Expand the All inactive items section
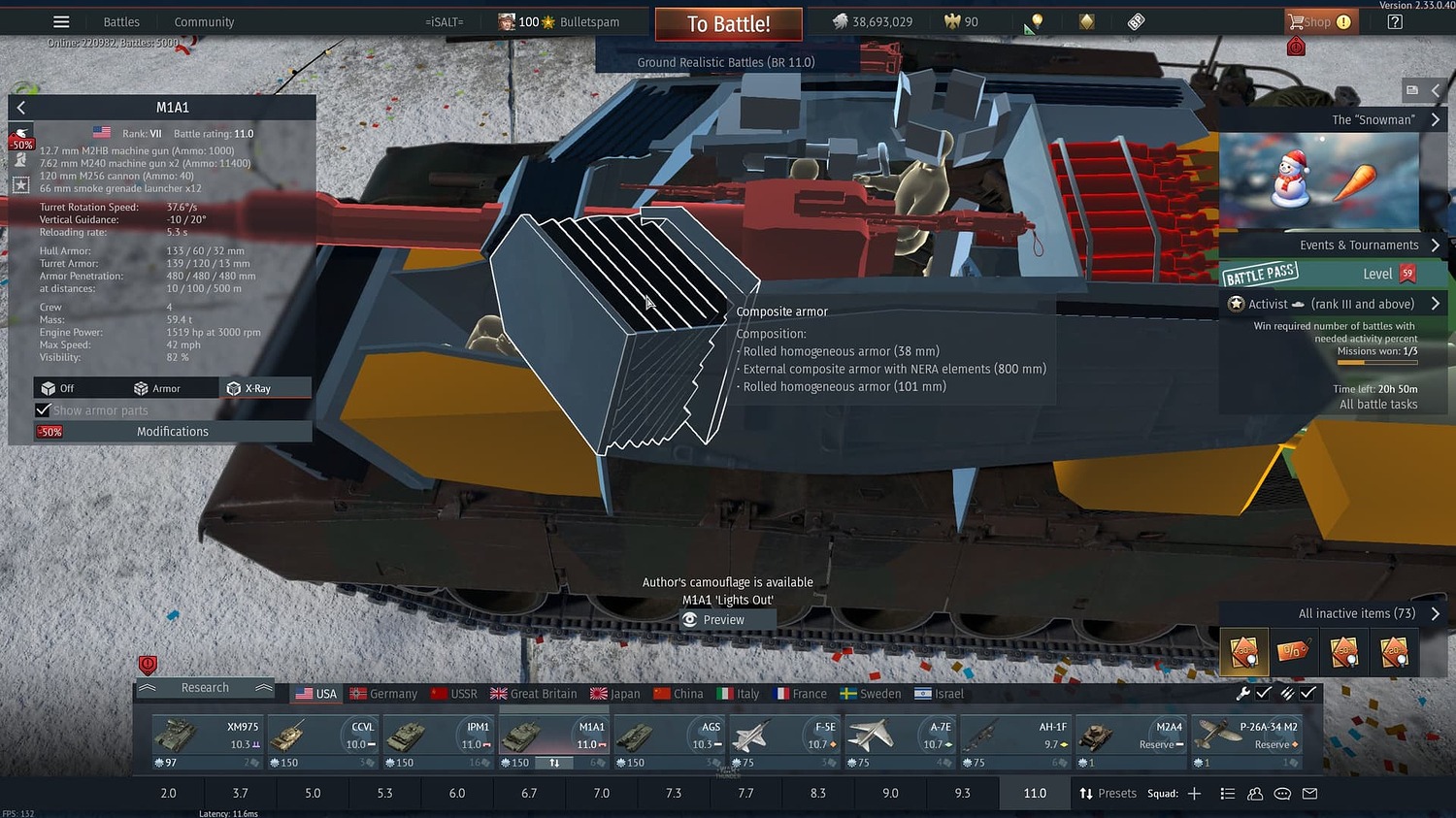Image resolution: width=1456 pixels, height=818 pixels. [1355, 612]
